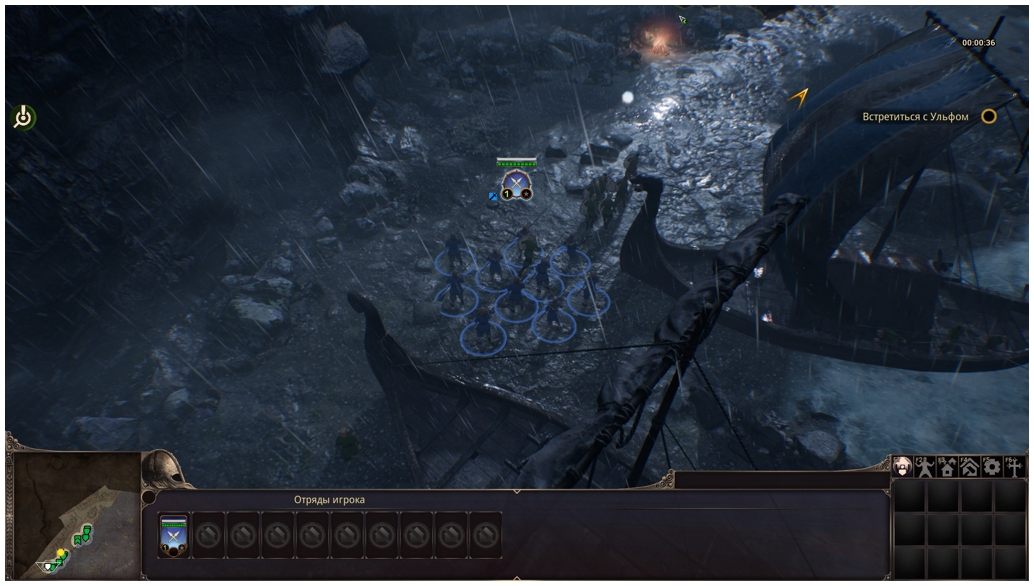The height and width of the screenshot is (586, 1034).
Task: Select the first round shield tab
Action: [903, 466]
